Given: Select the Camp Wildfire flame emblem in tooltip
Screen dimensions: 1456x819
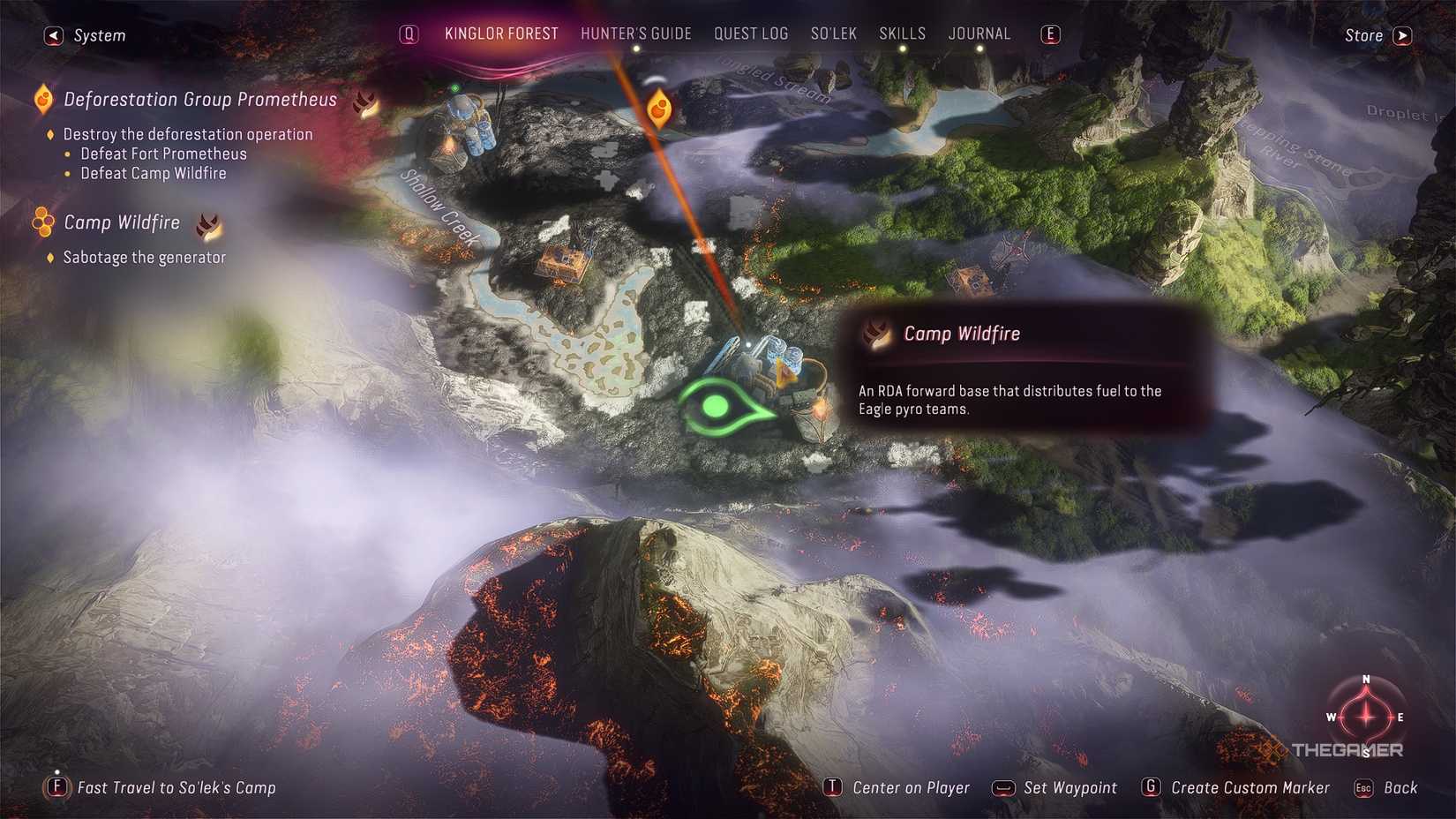Looking at the screenshot, I should tap(875, 334).
